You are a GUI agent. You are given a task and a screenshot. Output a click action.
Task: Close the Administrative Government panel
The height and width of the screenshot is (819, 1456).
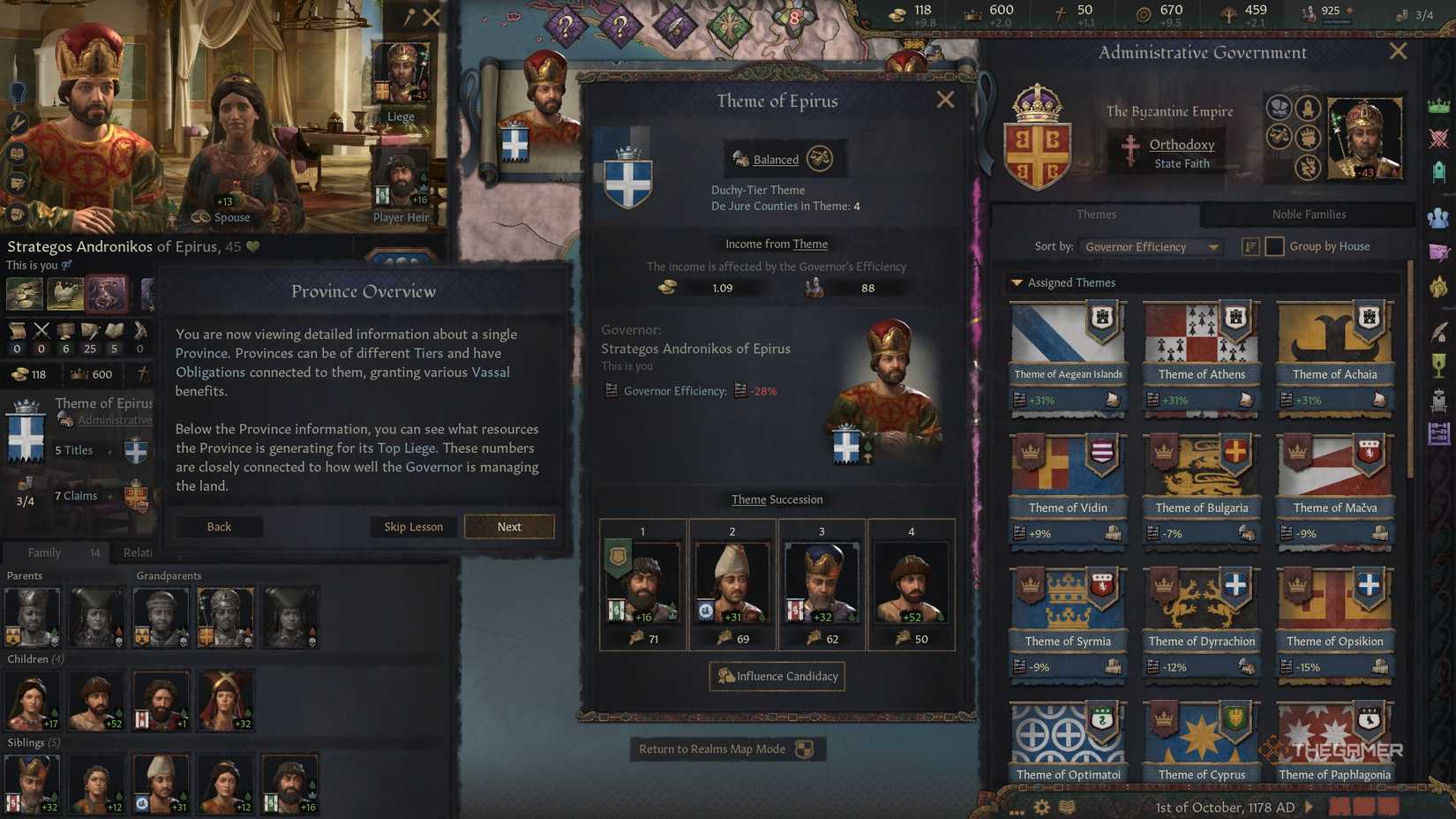1398,51
